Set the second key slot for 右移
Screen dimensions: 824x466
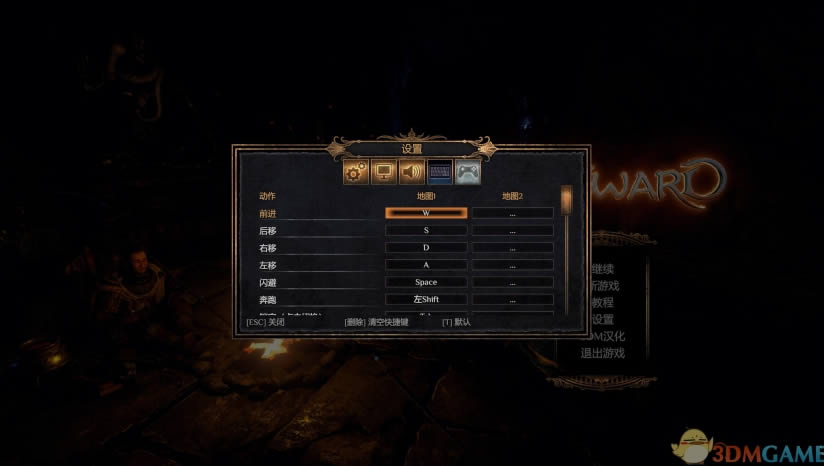512,247
